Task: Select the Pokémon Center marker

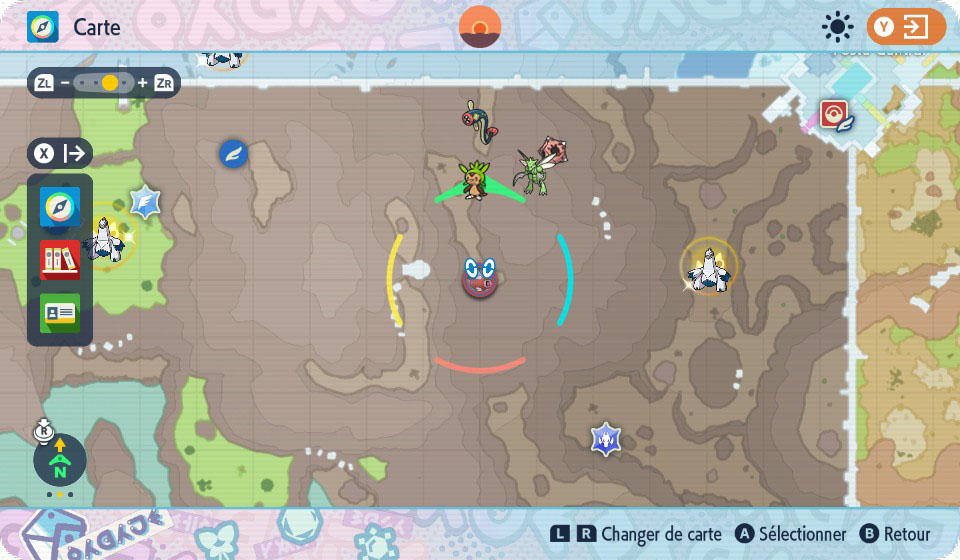Action: tap(834, 115)
